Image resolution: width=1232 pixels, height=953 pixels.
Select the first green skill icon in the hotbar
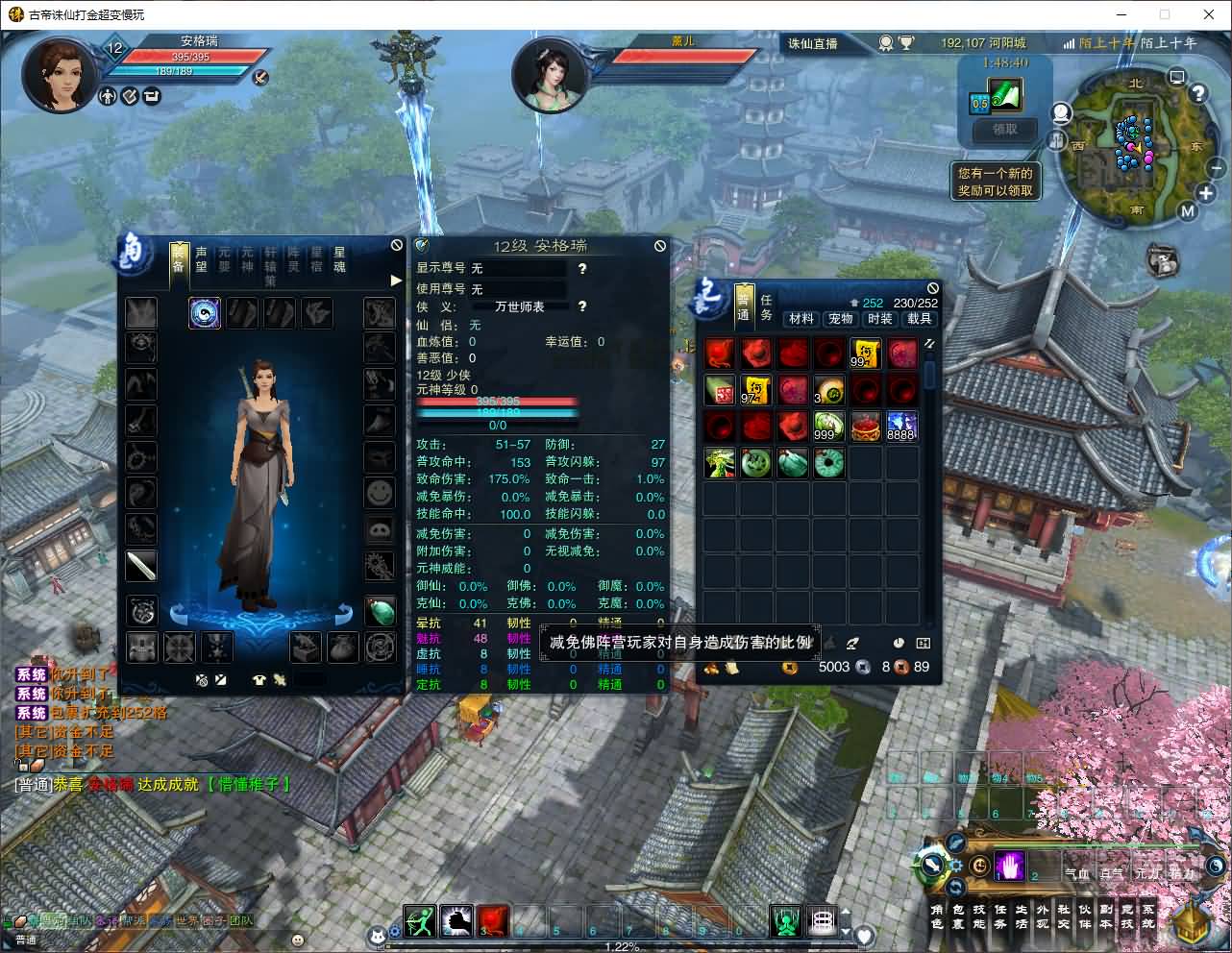(420, 920)
